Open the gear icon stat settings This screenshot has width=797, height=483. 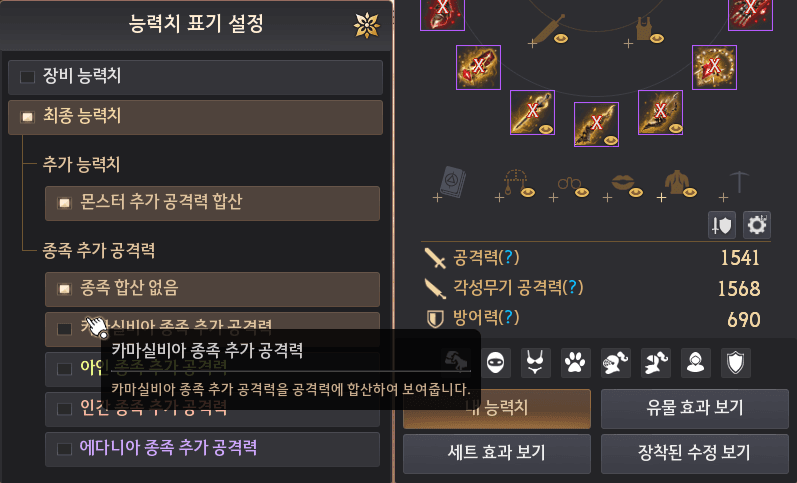click(757, 225)
